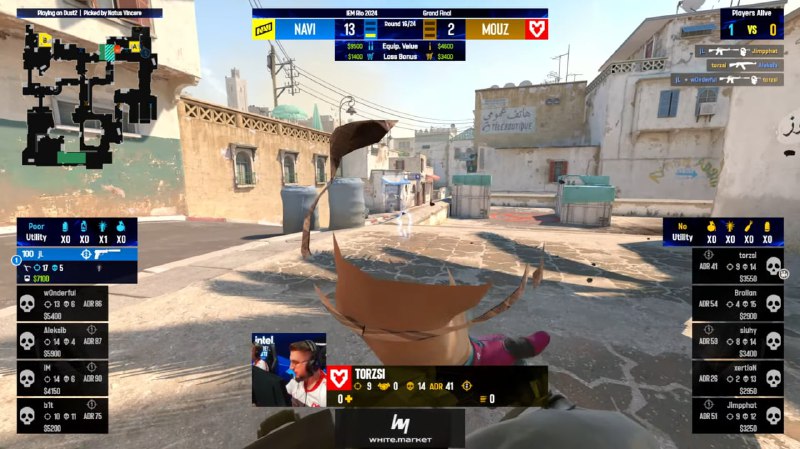Pick xertioN from the MOUZ roster
This screenshot has height=449, width=800.
click(x=738, y=379)
